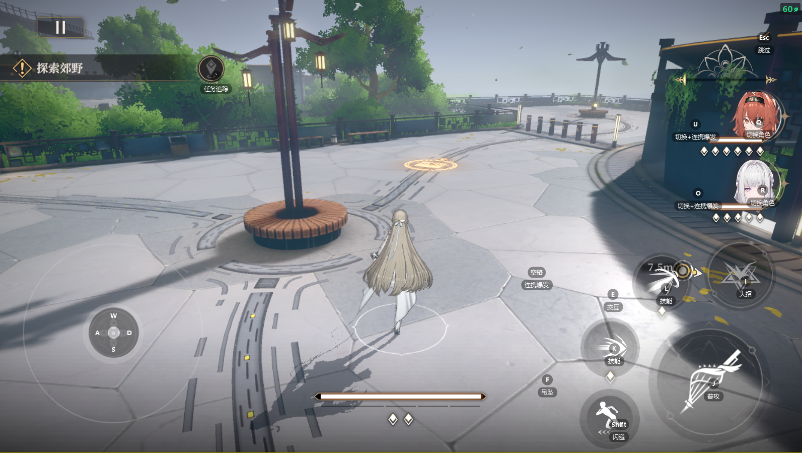Activate the quest tracking pin icon
The width and height of the screenshot is (802, 453).
(x=211, y=68)
